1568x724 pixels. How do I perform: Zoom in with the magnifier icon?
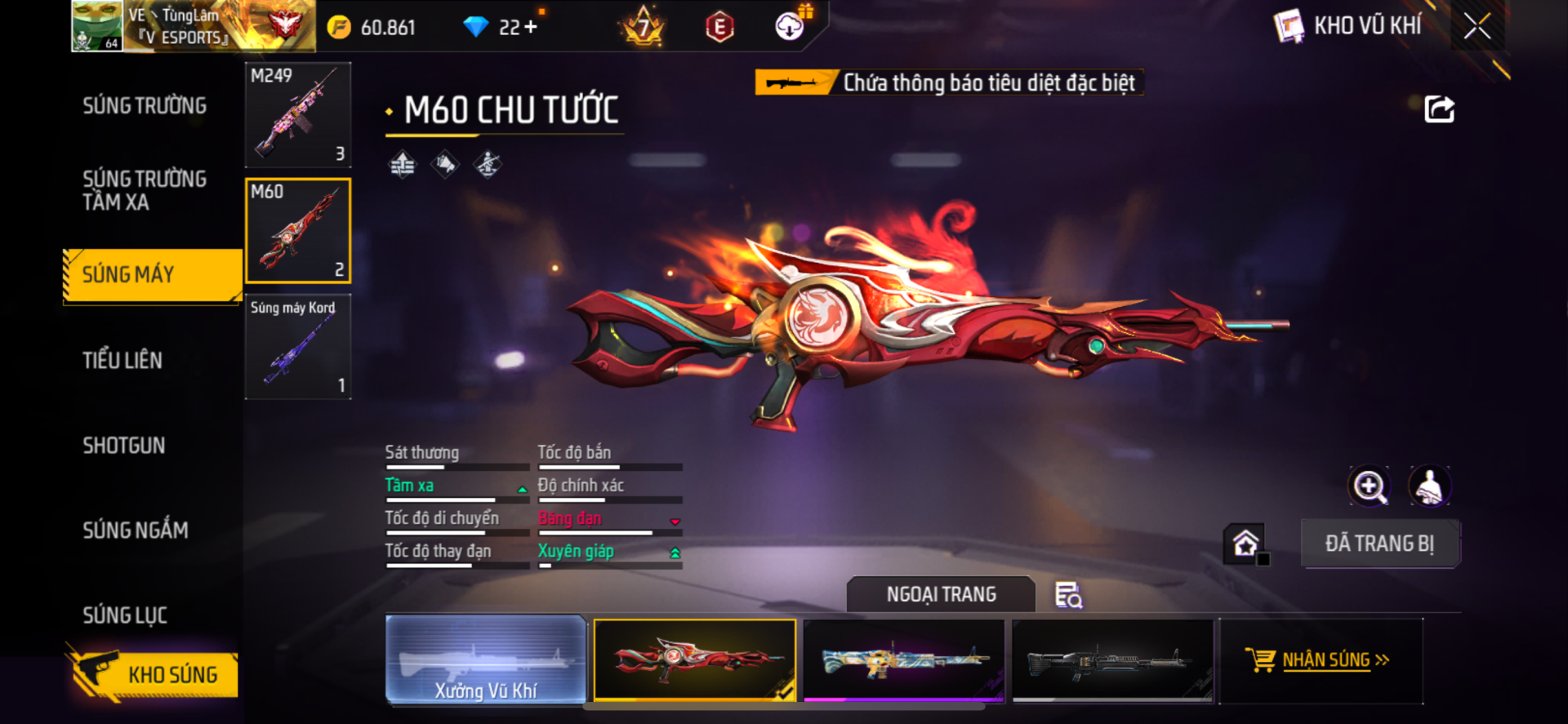[1370, 486]
